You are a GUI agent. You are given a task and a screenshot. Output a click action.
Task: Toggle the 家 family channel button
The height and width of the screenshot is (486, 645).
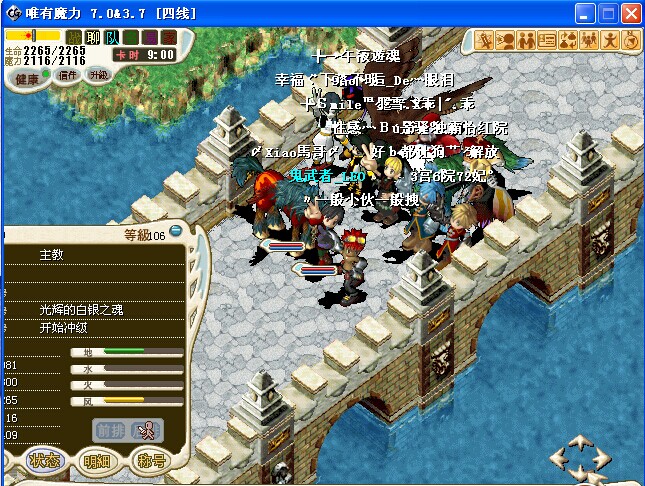pyautogui.click(x=169, y=38)
